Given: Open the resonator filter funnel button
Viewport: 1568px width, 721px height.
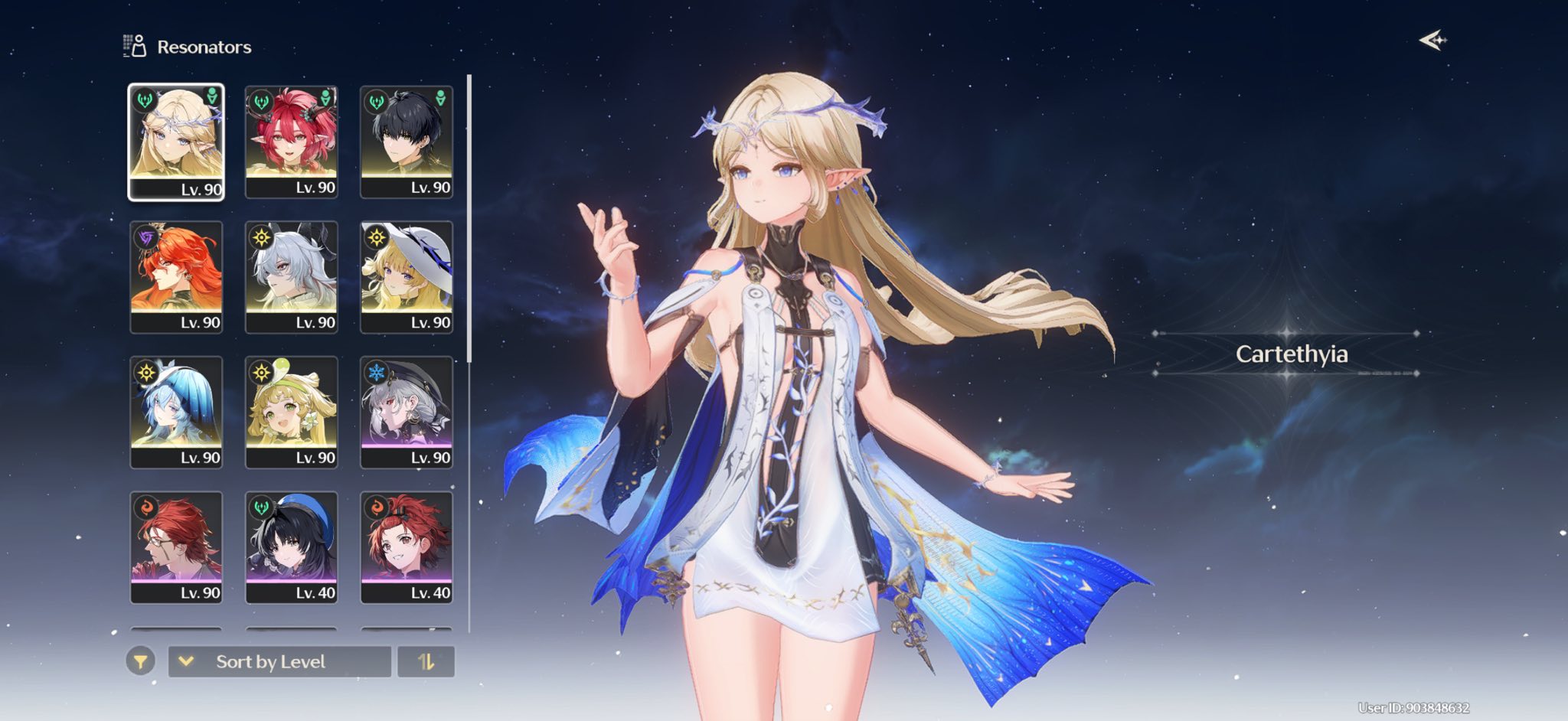Looking at the screenshot, I should coord(141,661).
